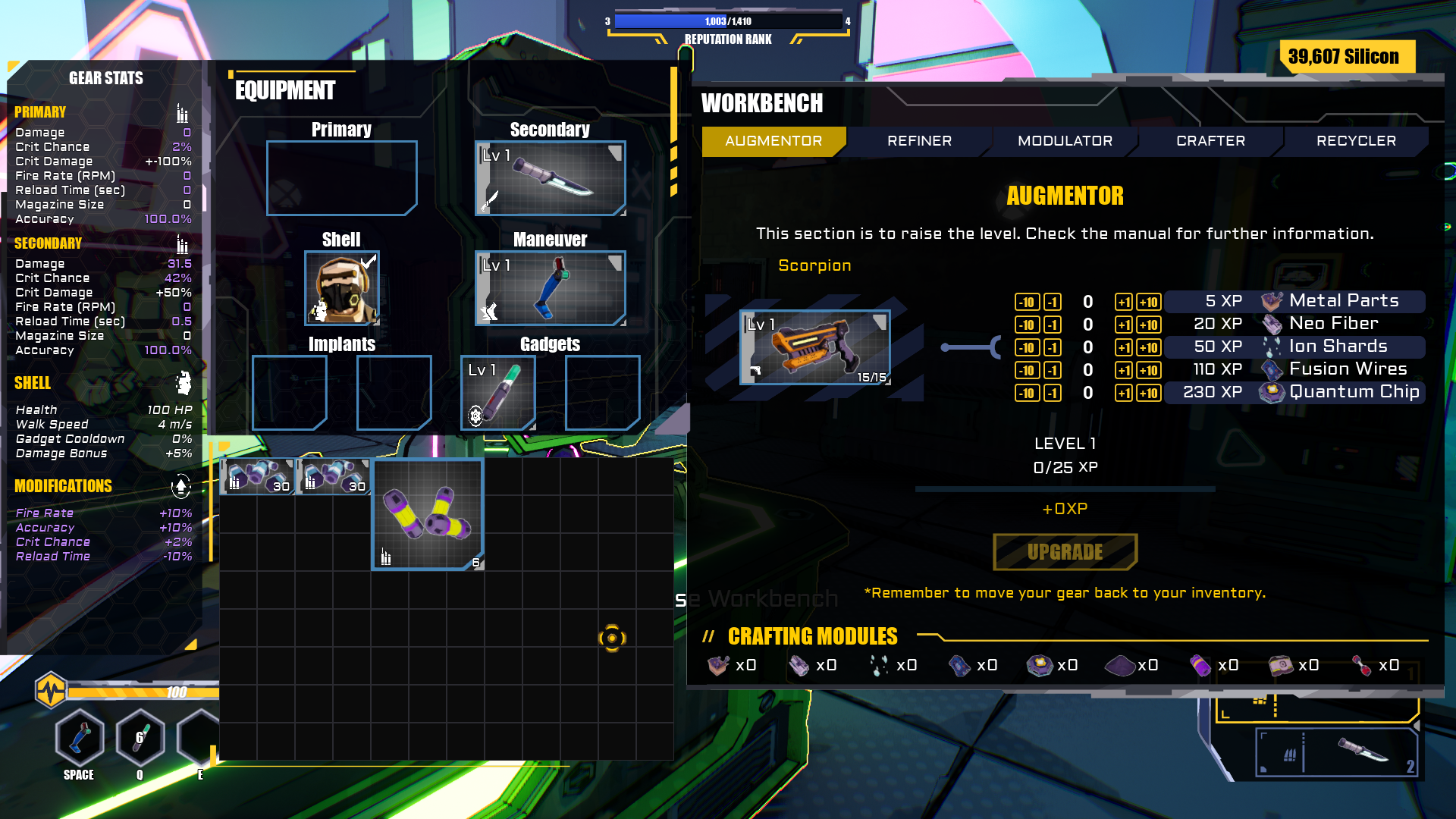Viewport: 1456px width, 819px height.
Task: Select the equipped Secondary knife slot
Action: pyautogui.click(x=550, y=178)
